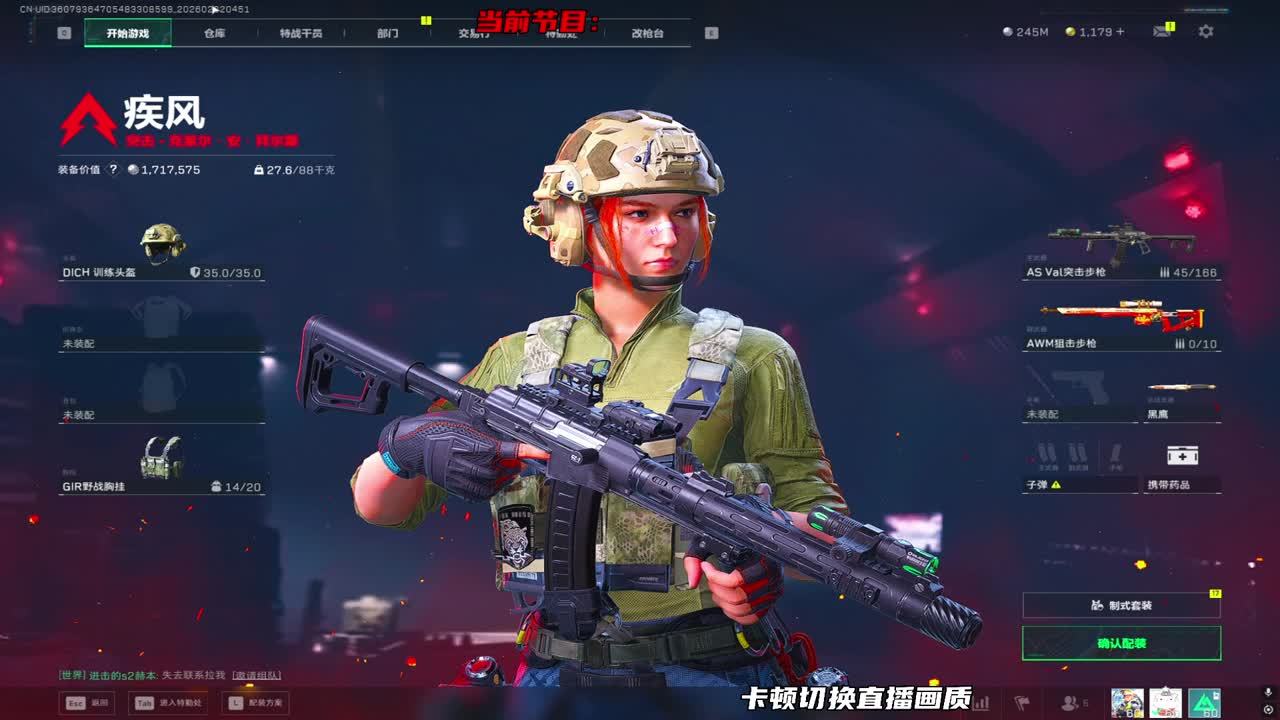Open the friends list icon
Screen dimensions: 1280x720
click(x=1069, y=703)
